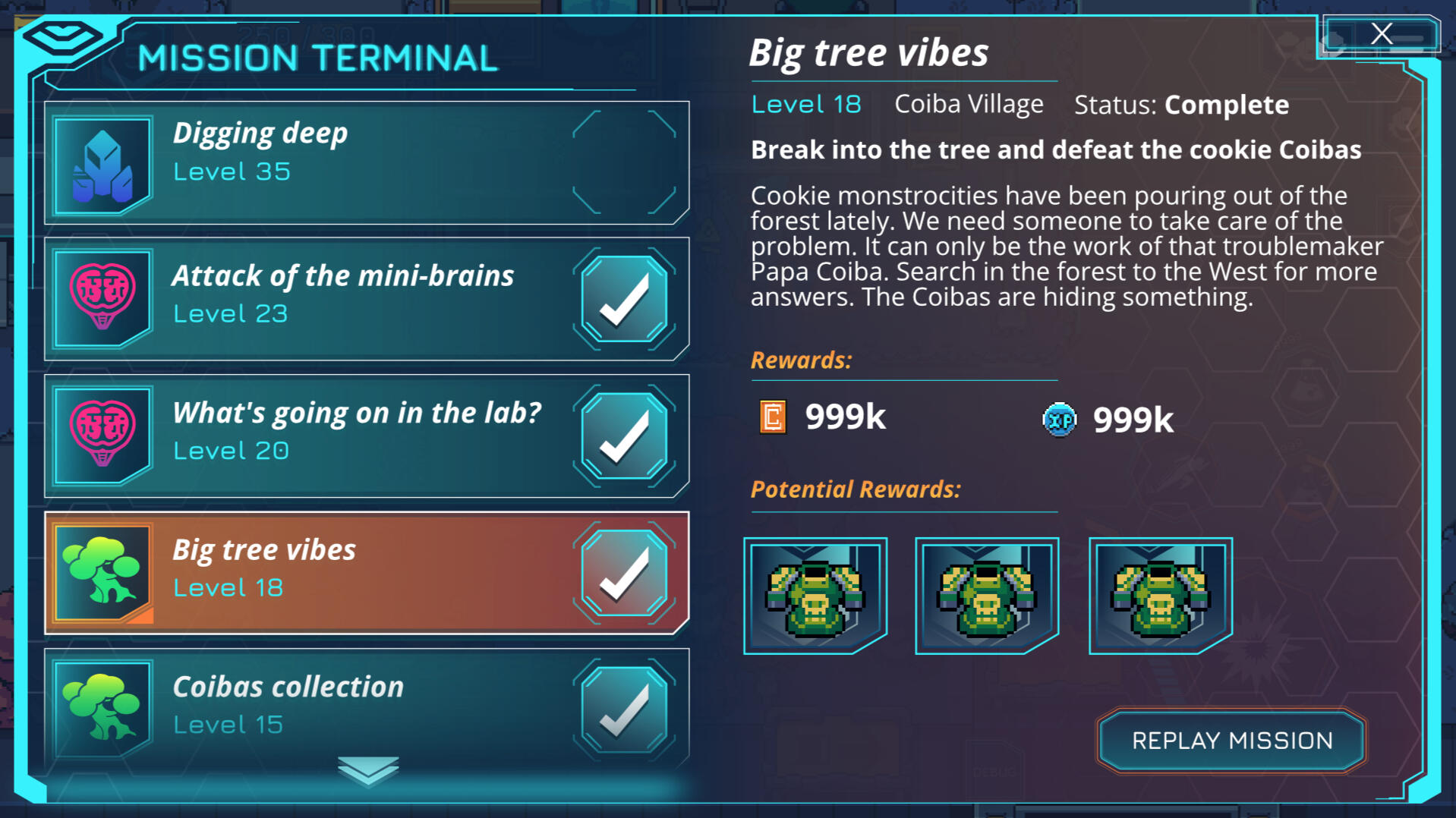Close the Mission Terminal window
Viewport: 1456px width, 818px height.
[1381, 34]
